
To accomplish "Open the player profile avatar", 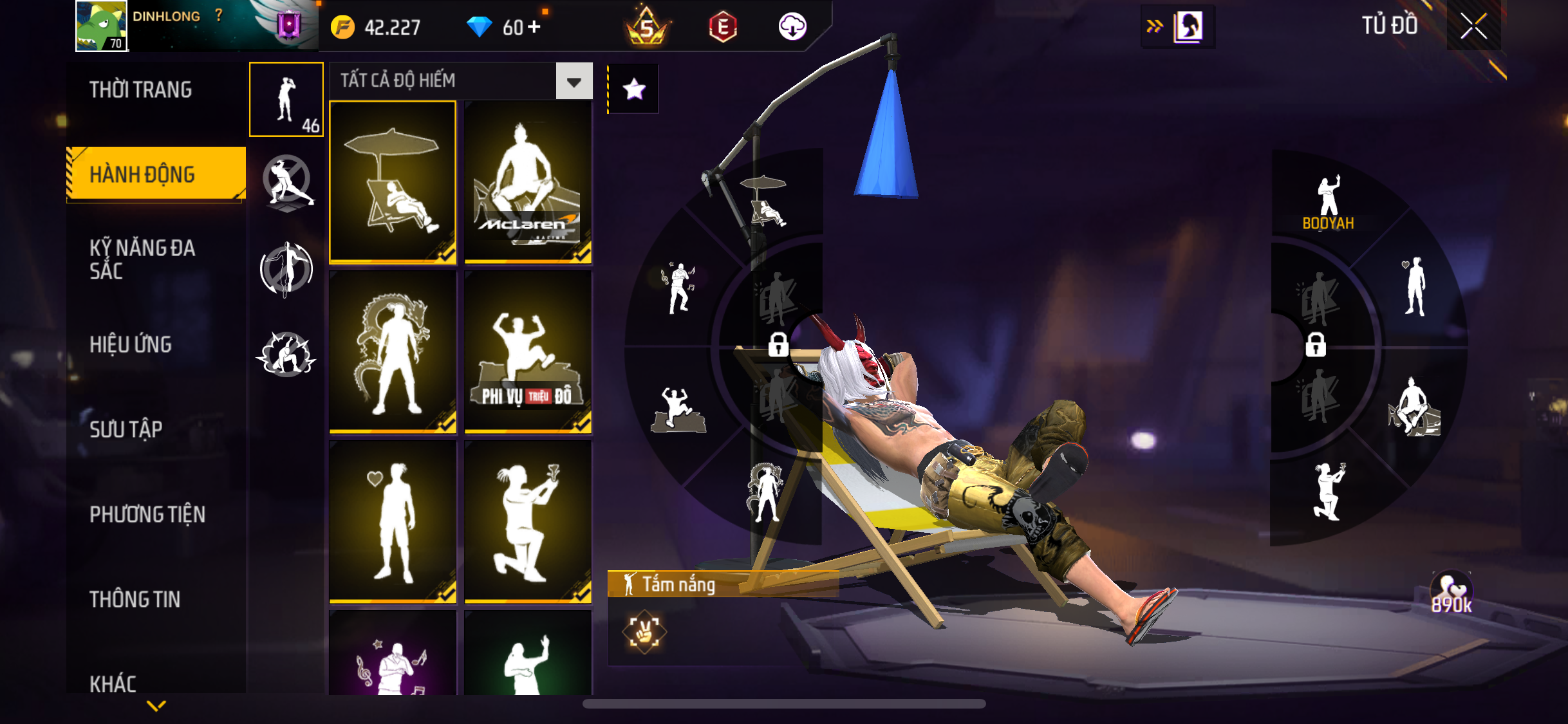I will point(101,26).
